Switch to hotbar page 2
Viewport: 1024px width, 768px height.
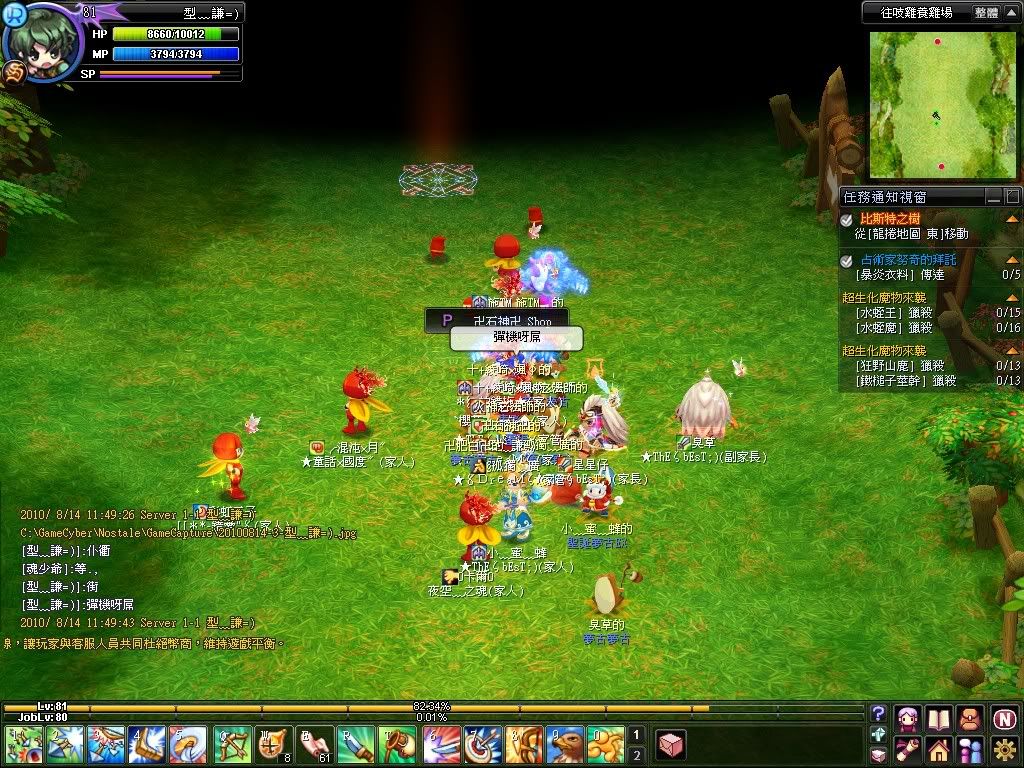pos(636,755)
